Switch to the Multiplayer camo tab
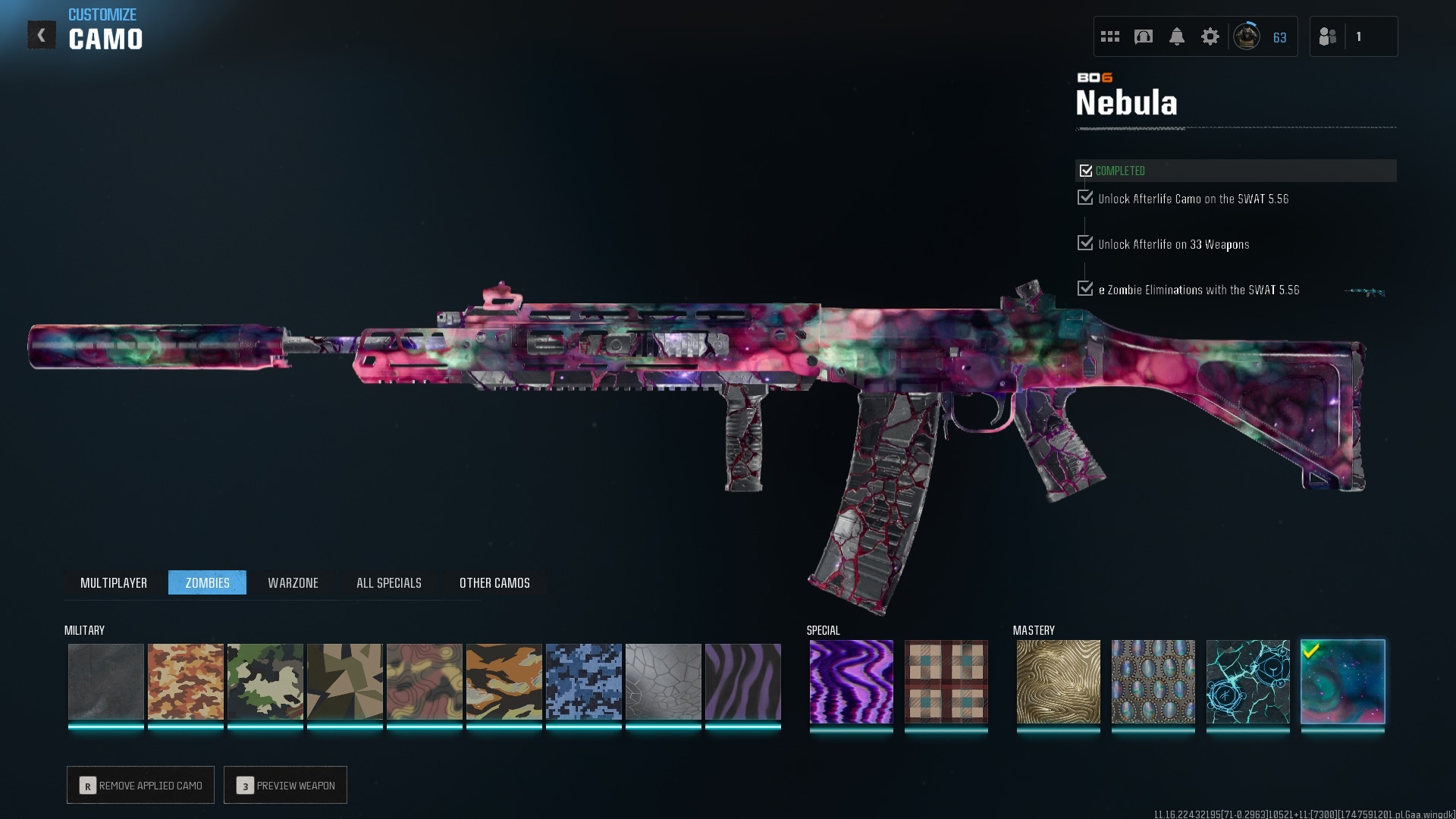This screenshot has width=1456, height=819. point(114,582)
